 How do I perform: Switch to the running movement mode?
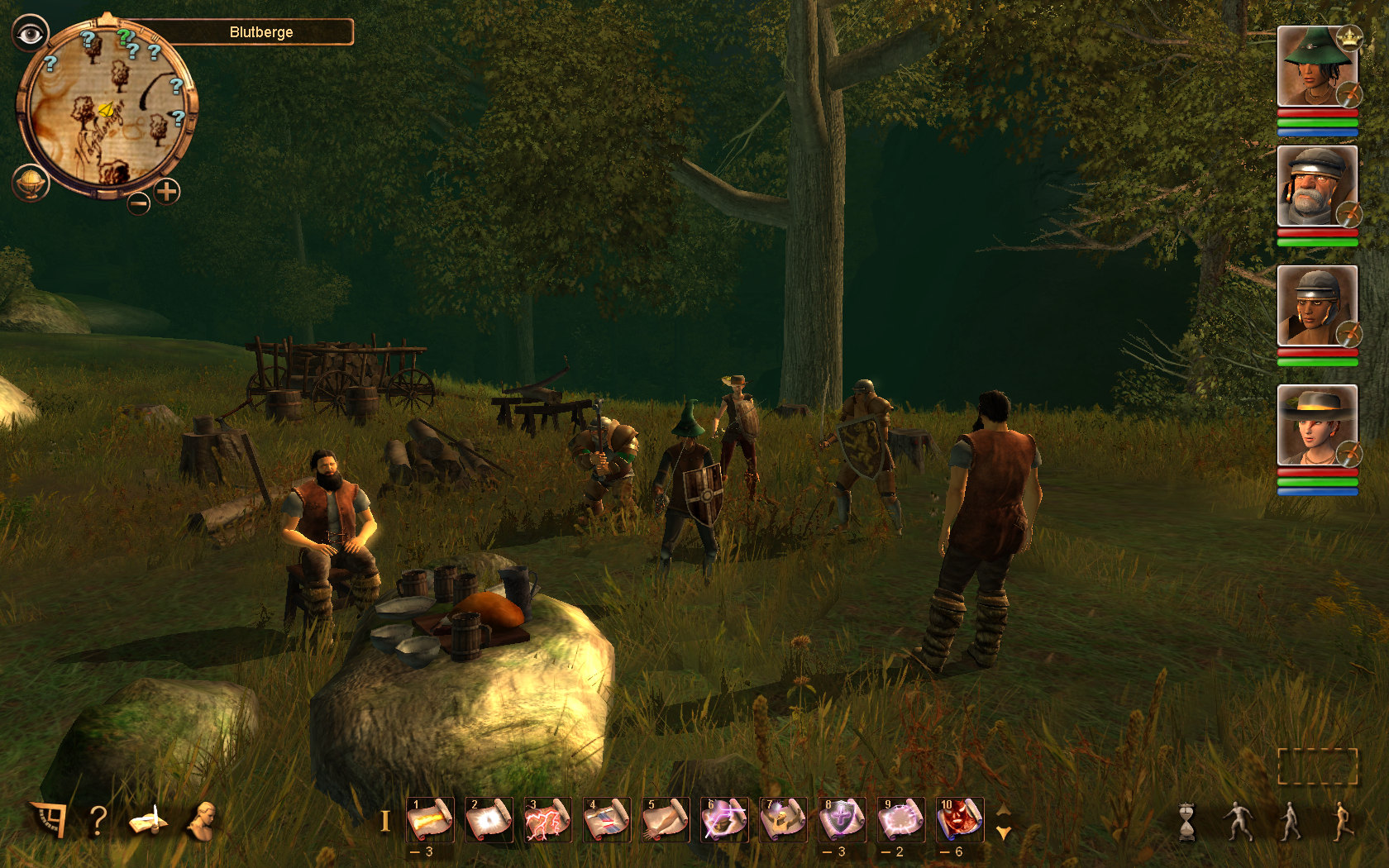[1342, 821]
